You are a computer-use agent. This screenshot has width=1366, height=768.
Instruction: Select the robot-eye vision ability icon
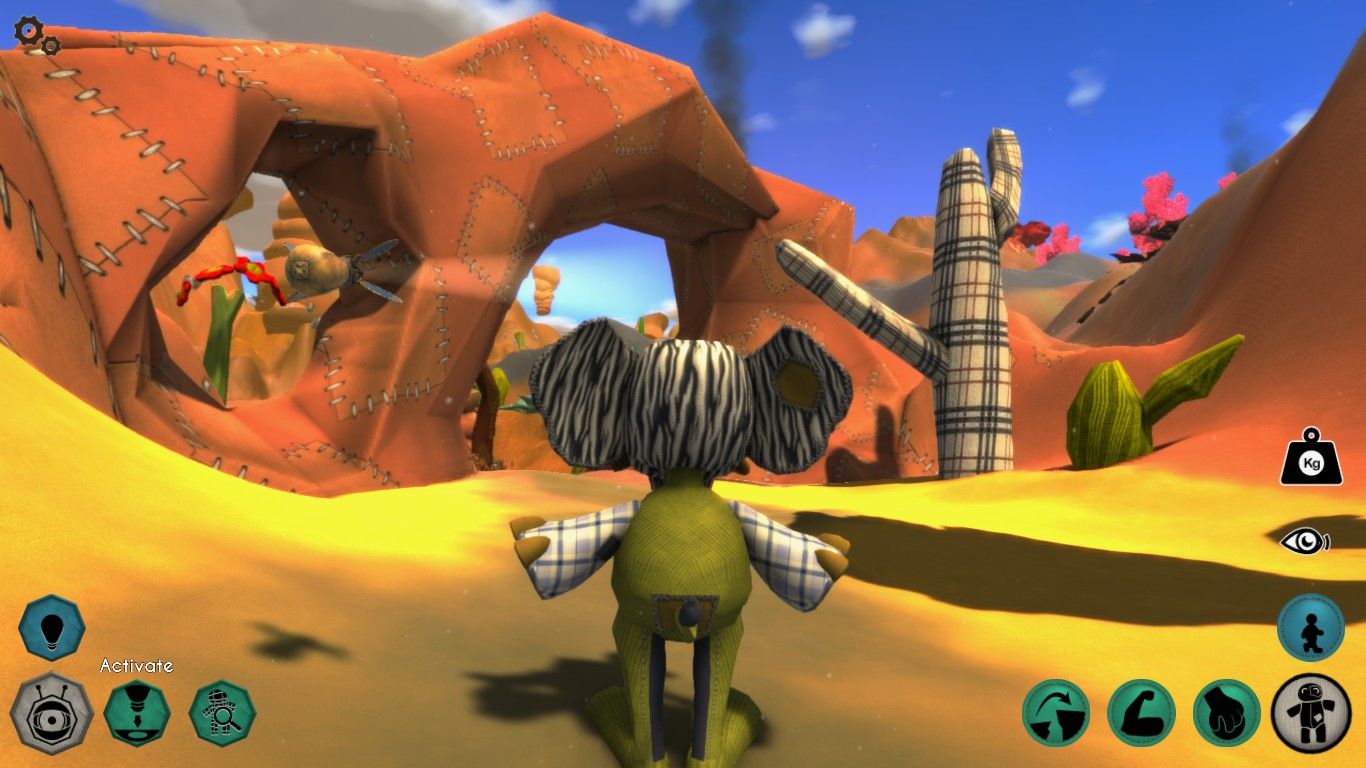(53, 713)
